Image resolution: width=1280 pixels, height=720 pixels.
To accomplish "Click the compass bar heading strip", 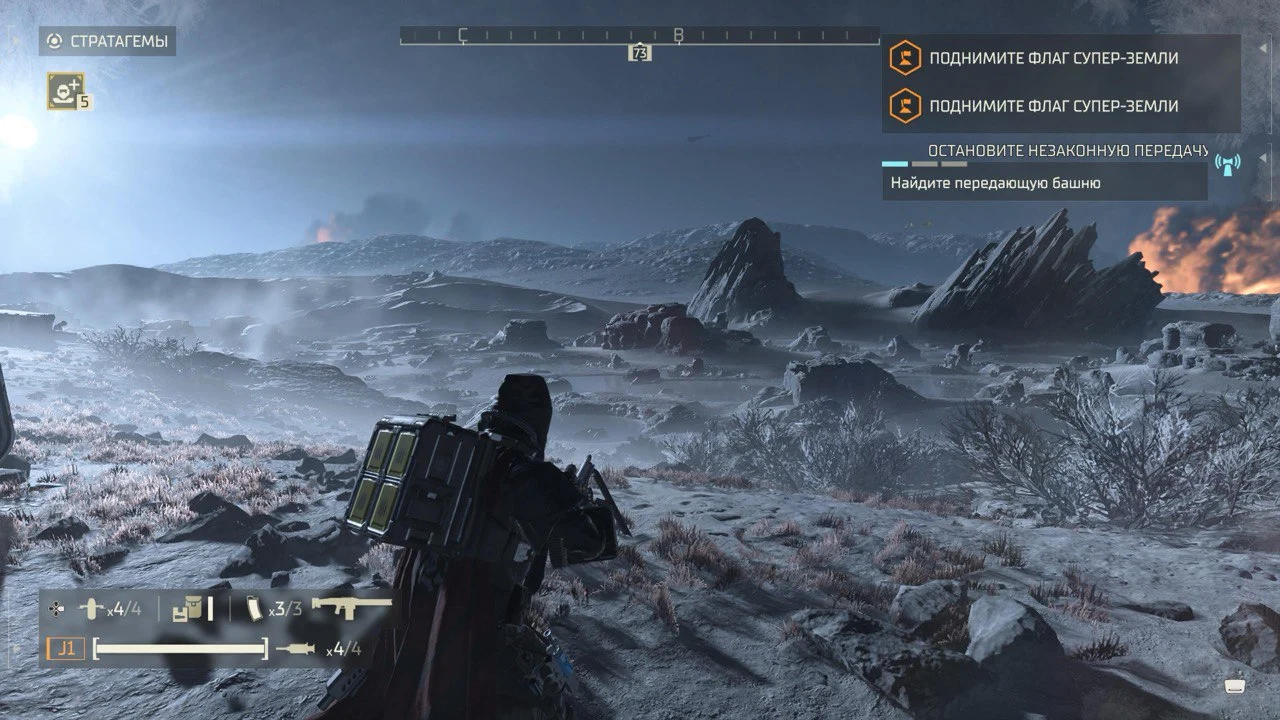I will [639, 35].
